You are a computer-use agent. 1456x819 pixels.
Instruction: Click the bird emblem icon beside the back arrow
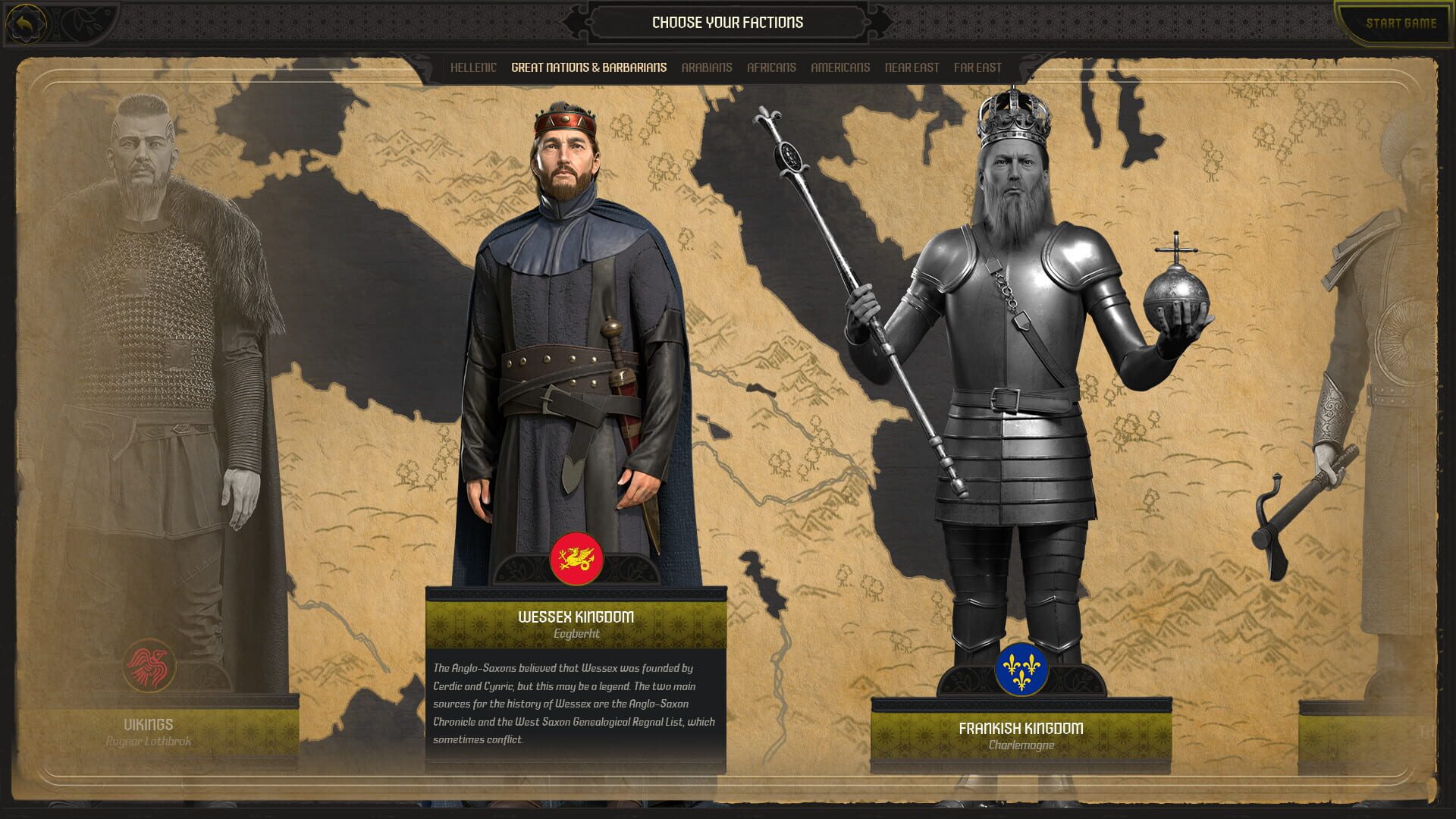pos(83,21)
